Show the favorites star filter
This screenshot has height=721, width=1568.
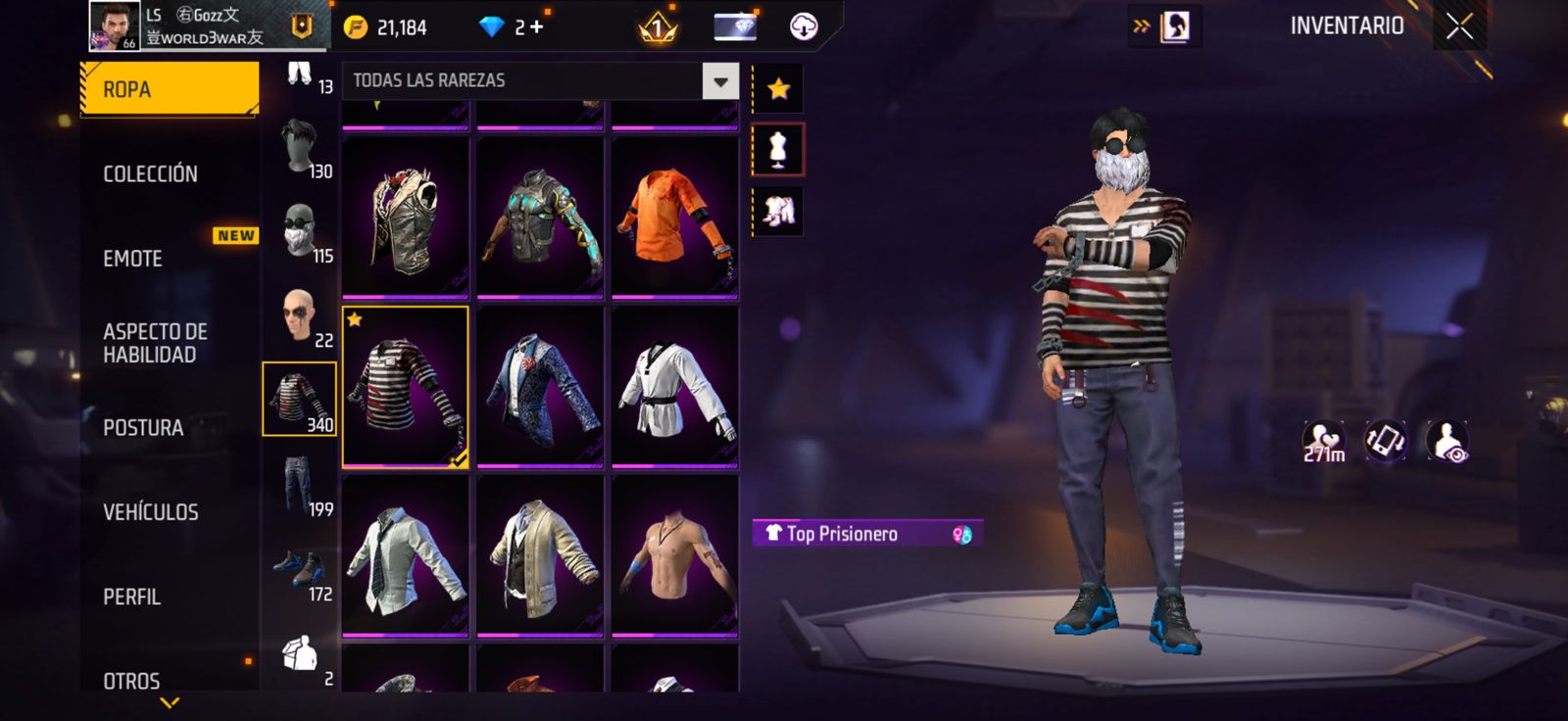click(778, 89)
